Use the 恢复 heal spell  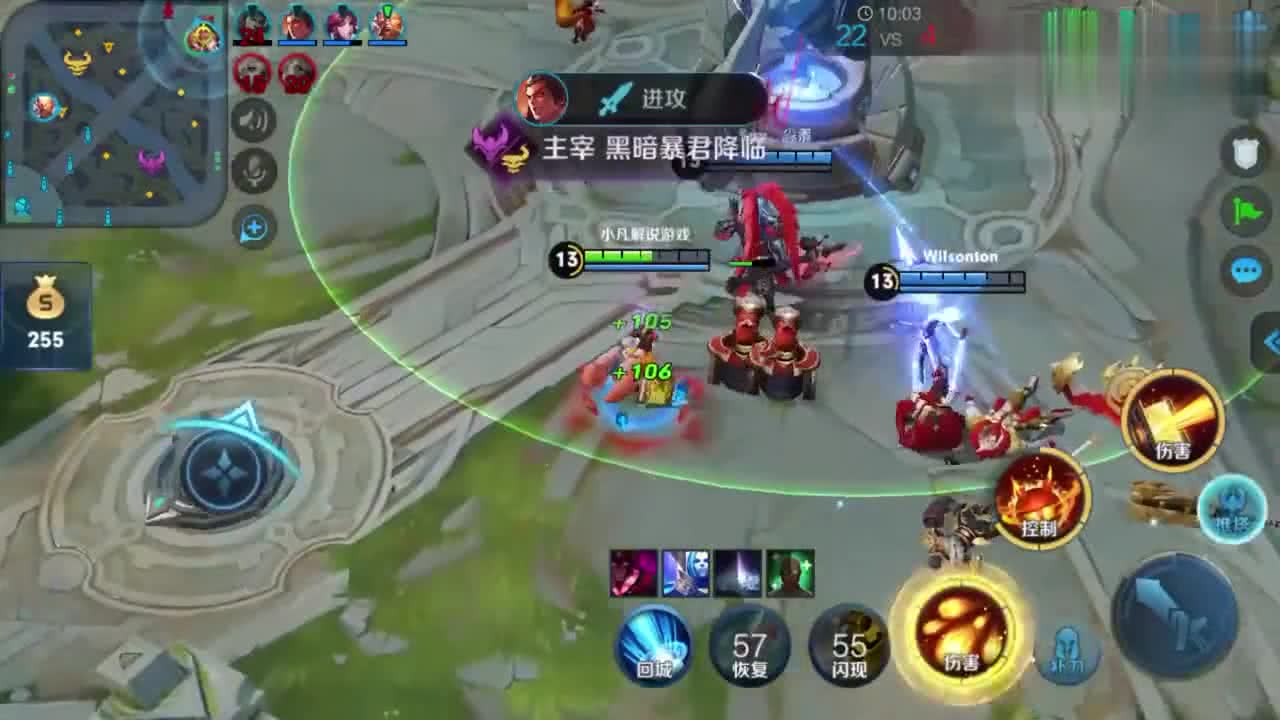click(x=749, y=645)
